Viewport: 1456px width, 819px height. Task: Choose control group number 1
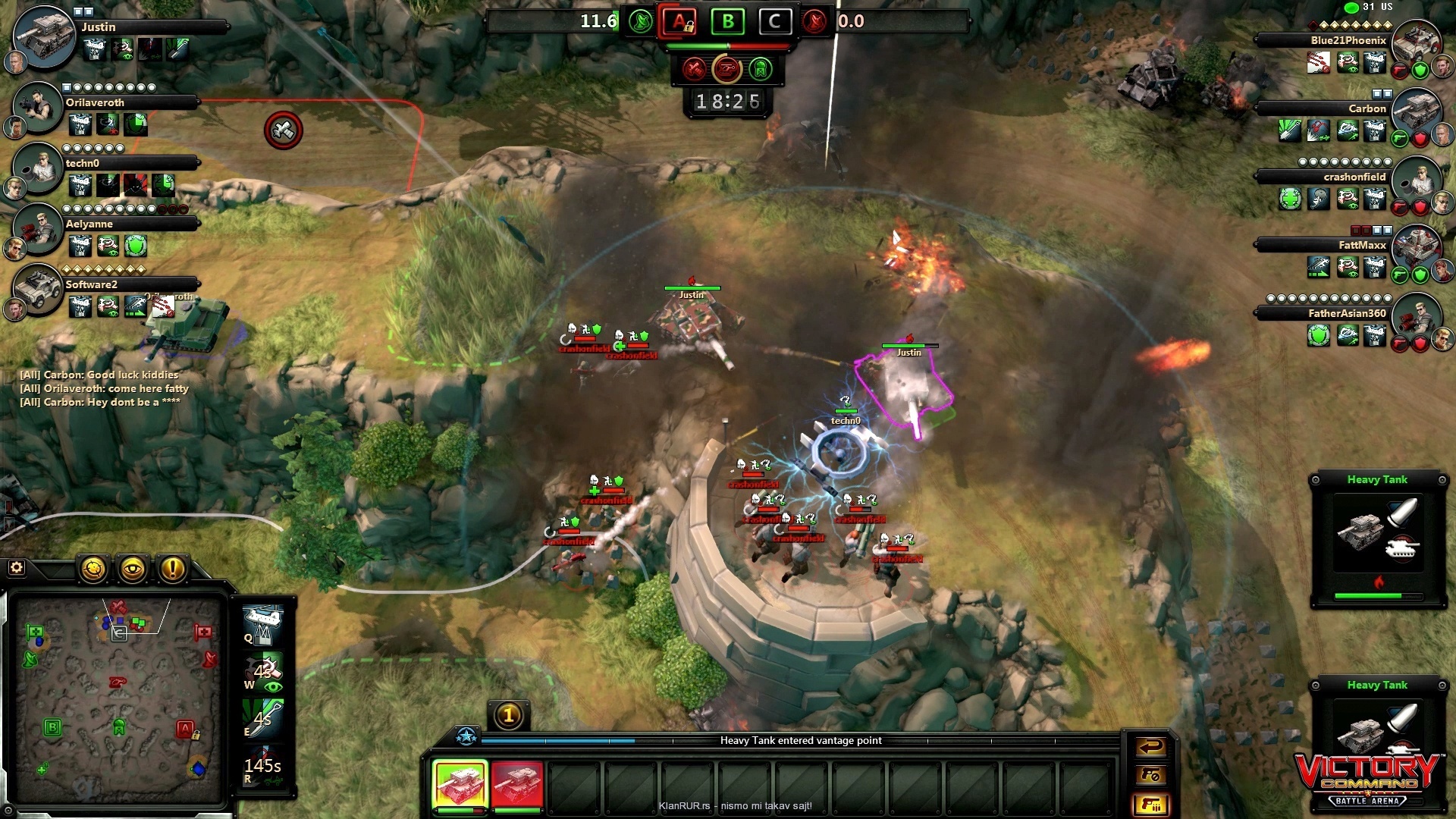[509, 714]
